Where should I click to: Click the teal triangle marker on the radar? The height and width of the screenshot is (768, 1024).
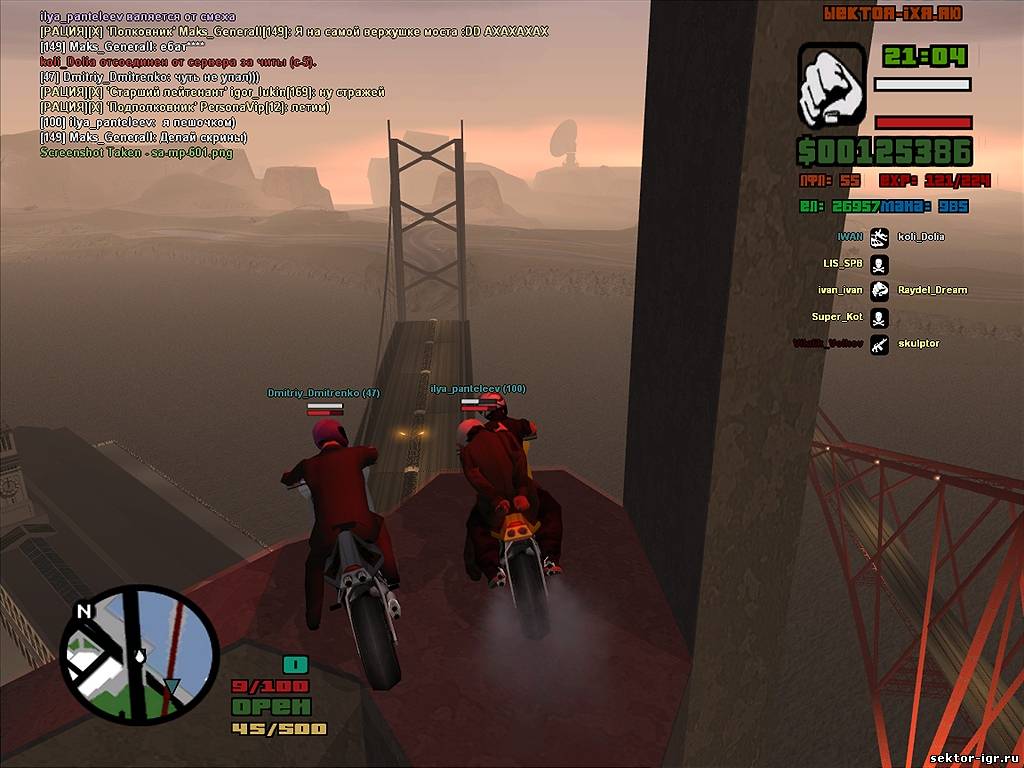click(x=172, y=686)
